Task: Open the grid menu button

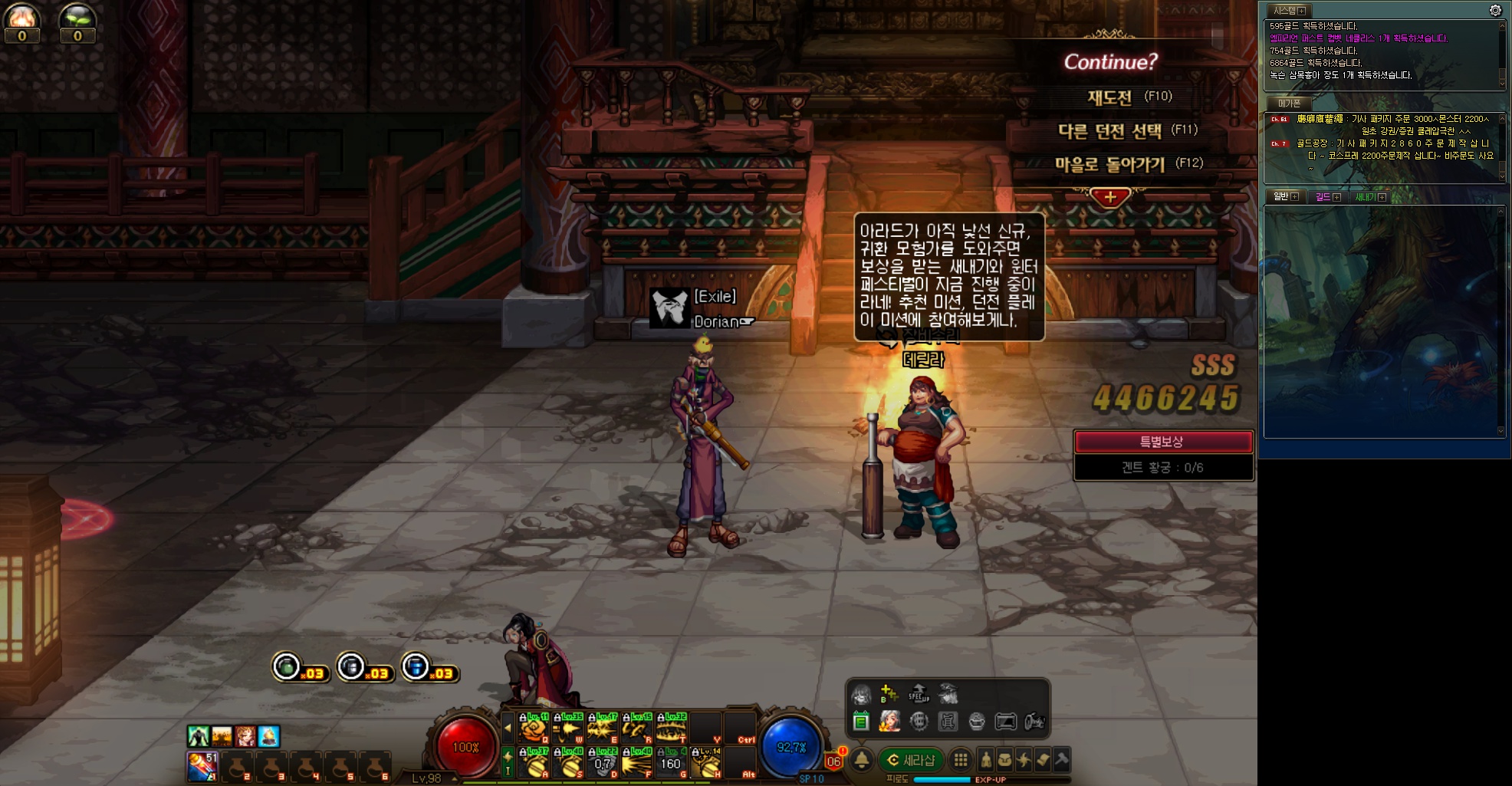Action: tap(960, 760)
